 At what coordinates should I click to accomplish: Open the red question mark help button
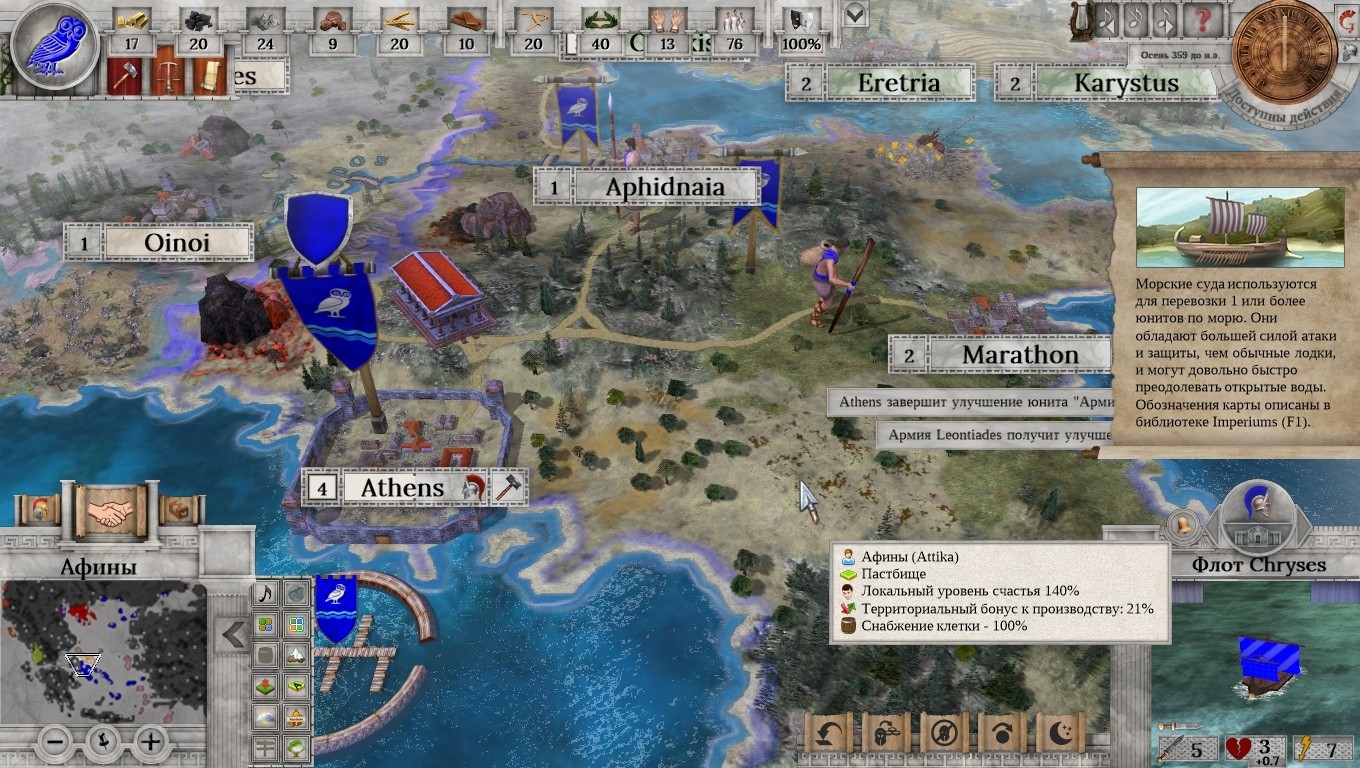[1204, 21]
